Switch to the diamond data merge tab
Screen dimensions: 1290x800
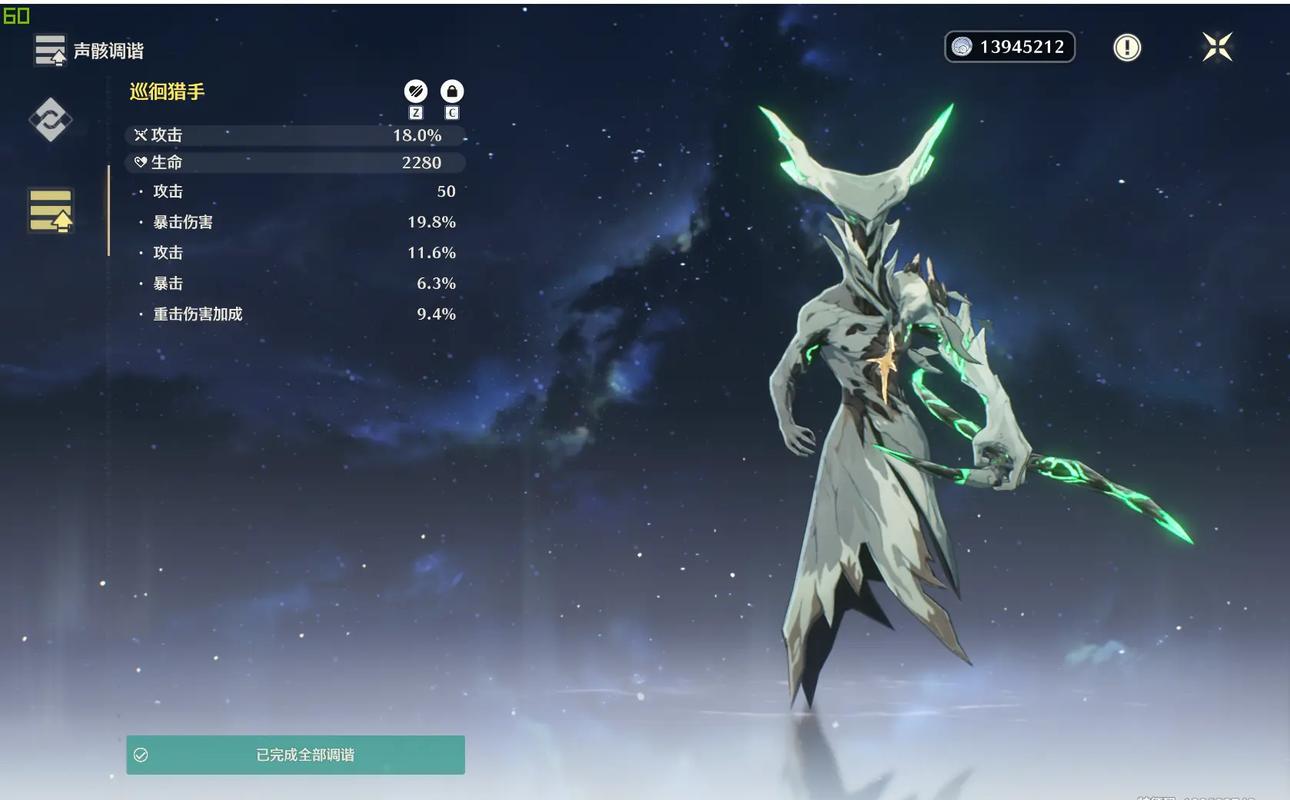pos(49,120)
